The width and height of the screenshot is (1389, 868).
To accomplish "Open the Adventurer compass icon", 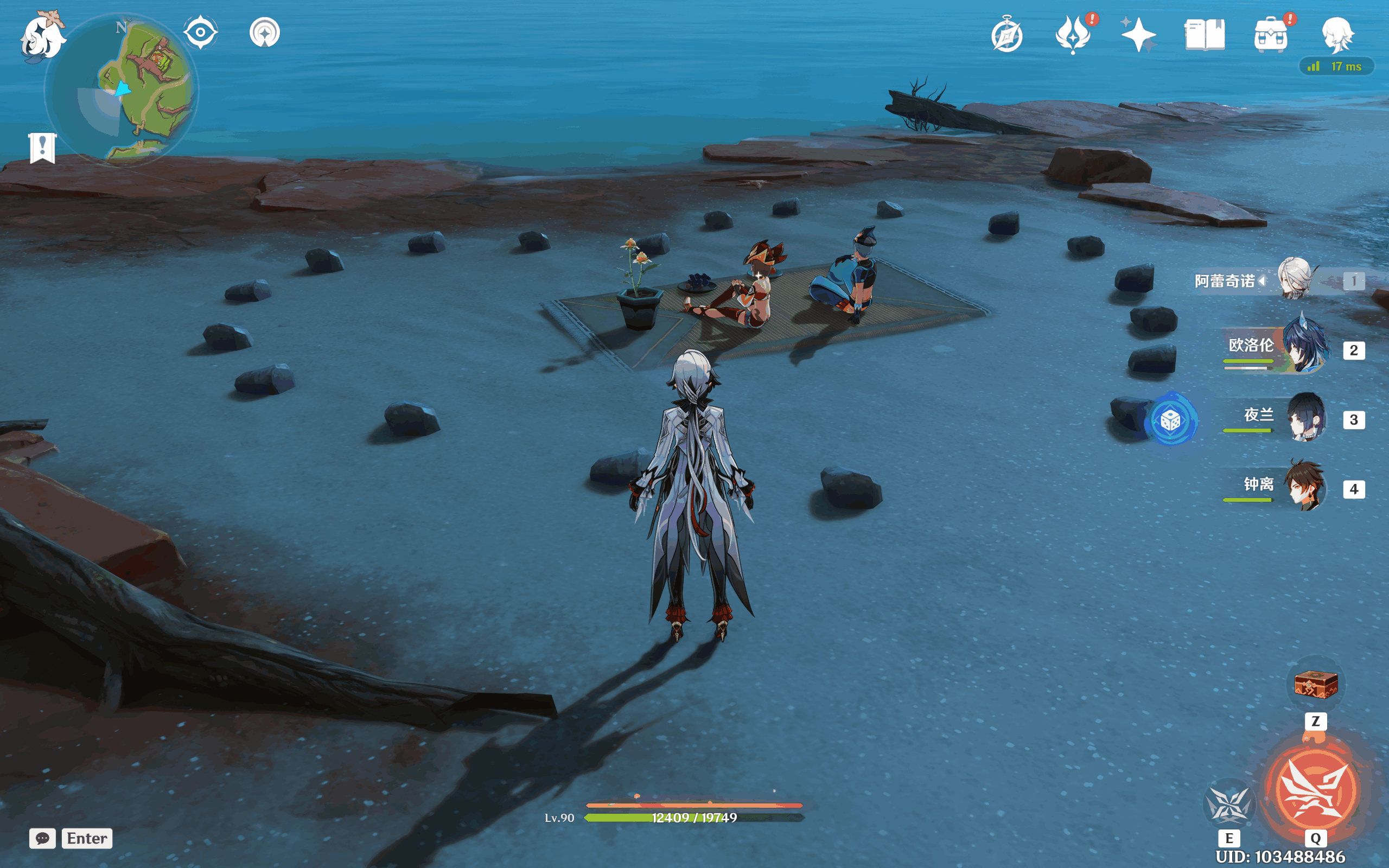I will point(1006,36).
